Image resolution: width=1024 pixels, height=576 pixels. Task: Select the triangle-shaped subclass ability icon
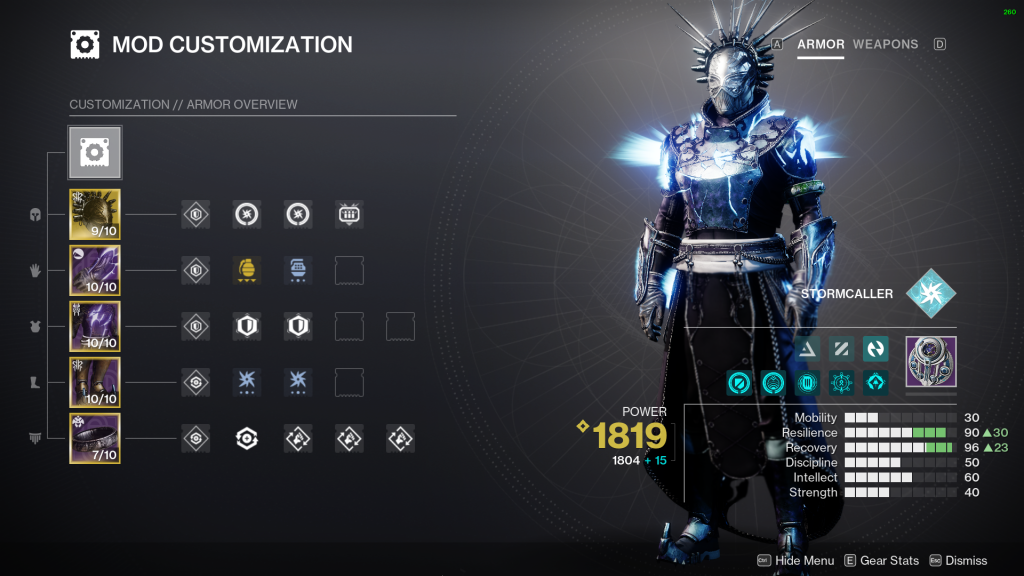[x=808, y=348]
